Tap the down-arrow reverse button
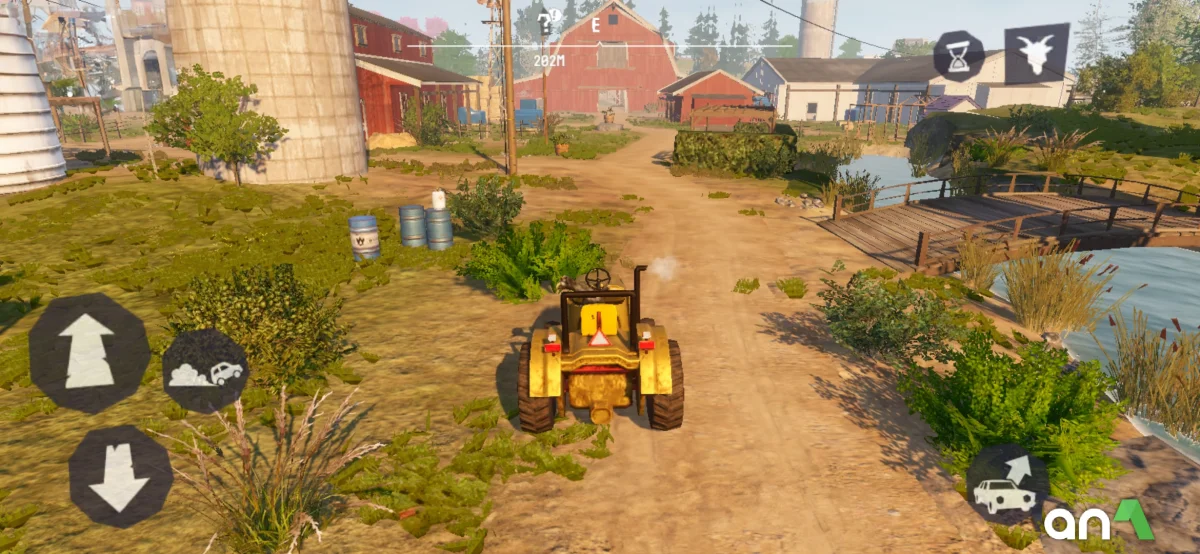 point(119,477)
